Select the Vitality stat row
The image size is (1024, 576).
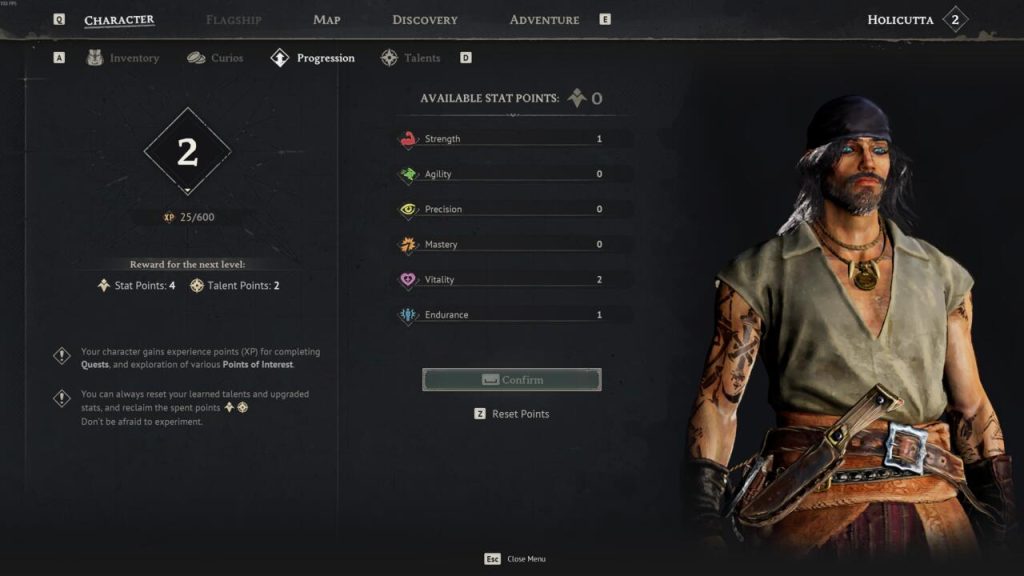coord(512,279)
